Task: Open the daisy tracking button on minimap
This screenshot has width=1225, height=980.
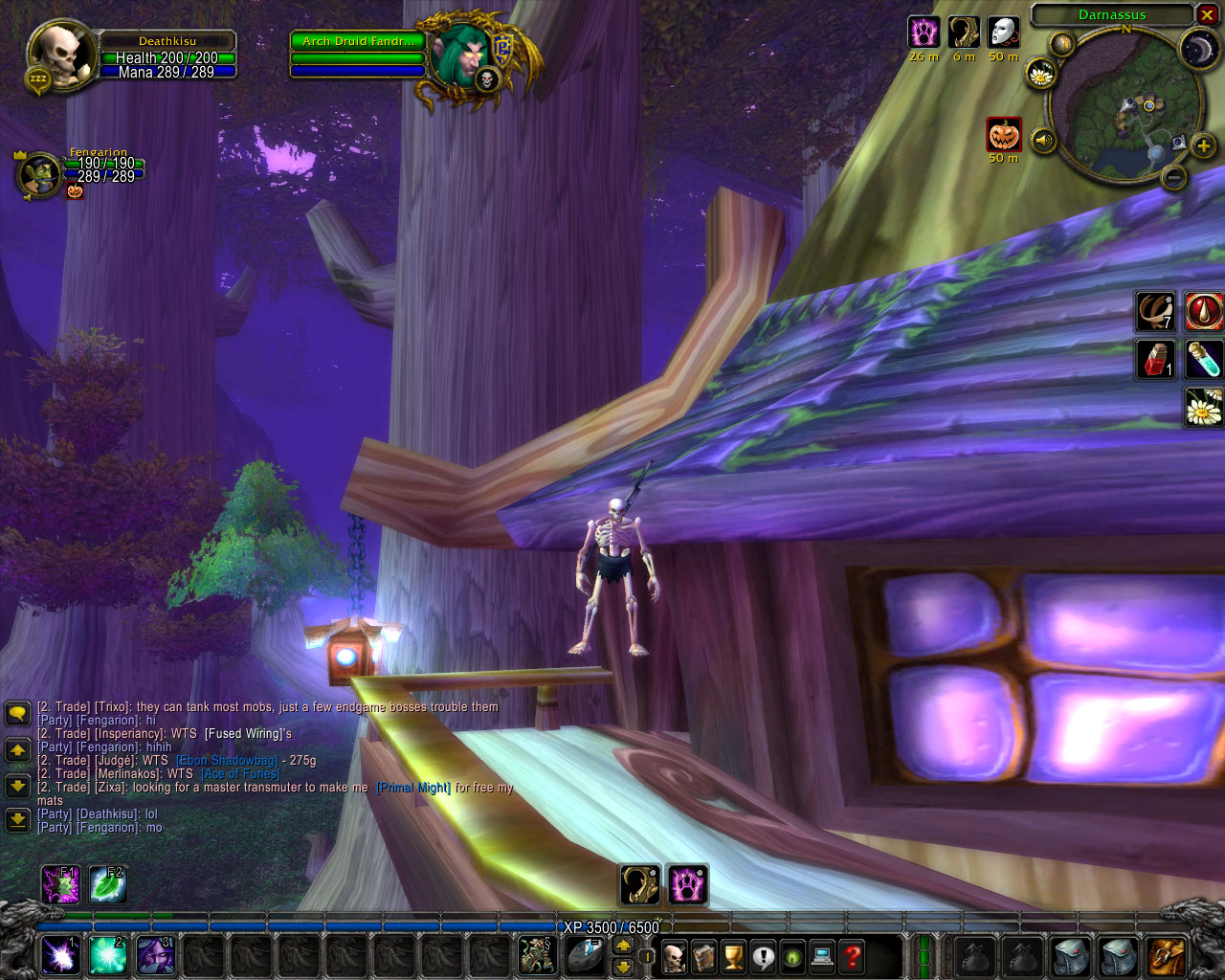Action: click(x=1040, y=72)
